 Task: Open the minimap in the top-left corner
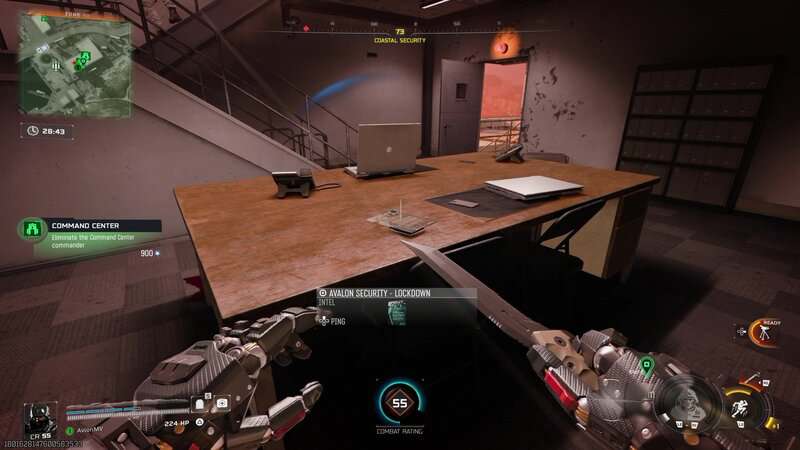pyautogui.click(x=76, y=66)
